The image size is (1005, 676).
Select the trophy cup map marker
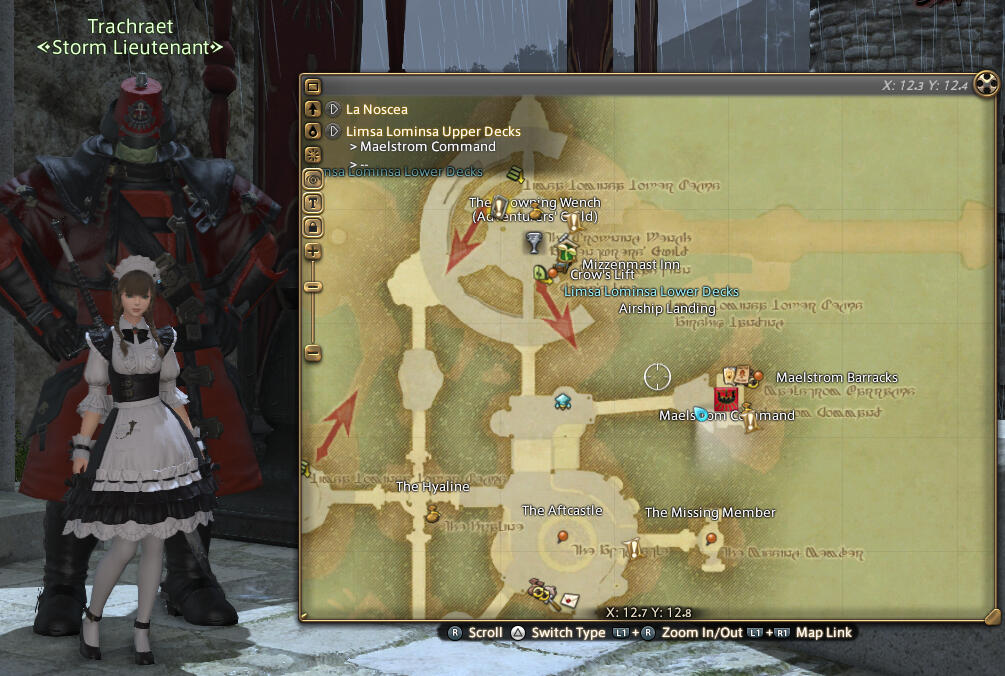[535, 242]
